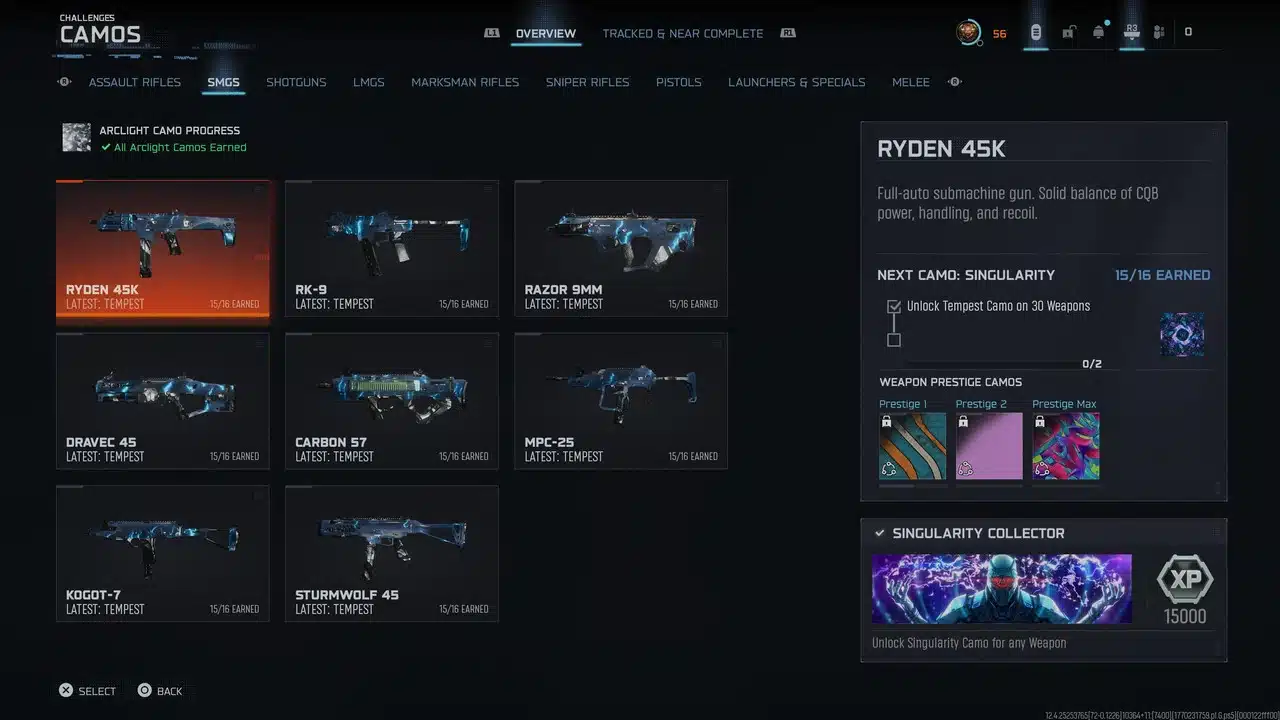This screenshot has height=720, width=1280.
Task: Switch to the Melee tab
Action: (910, 82)
